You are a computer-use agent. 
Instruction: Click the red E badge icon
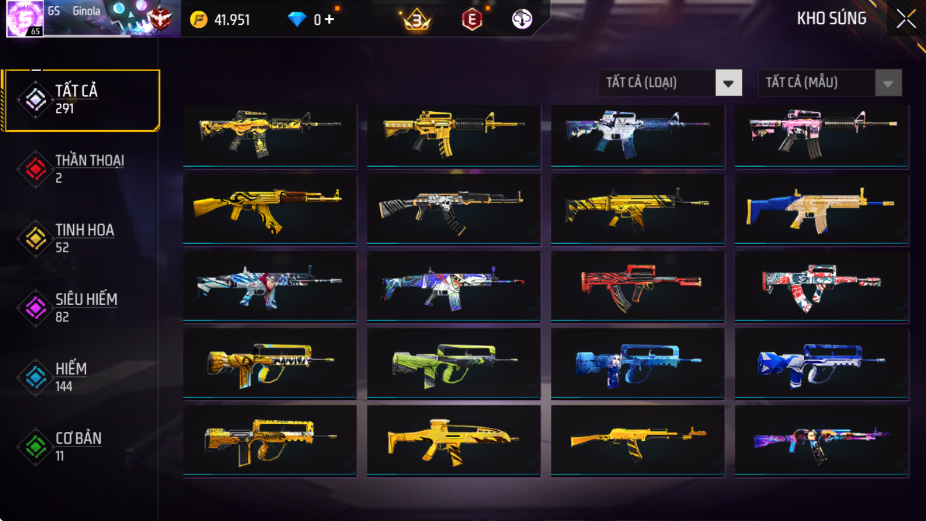pyautogui.click(x=472, y=19)
